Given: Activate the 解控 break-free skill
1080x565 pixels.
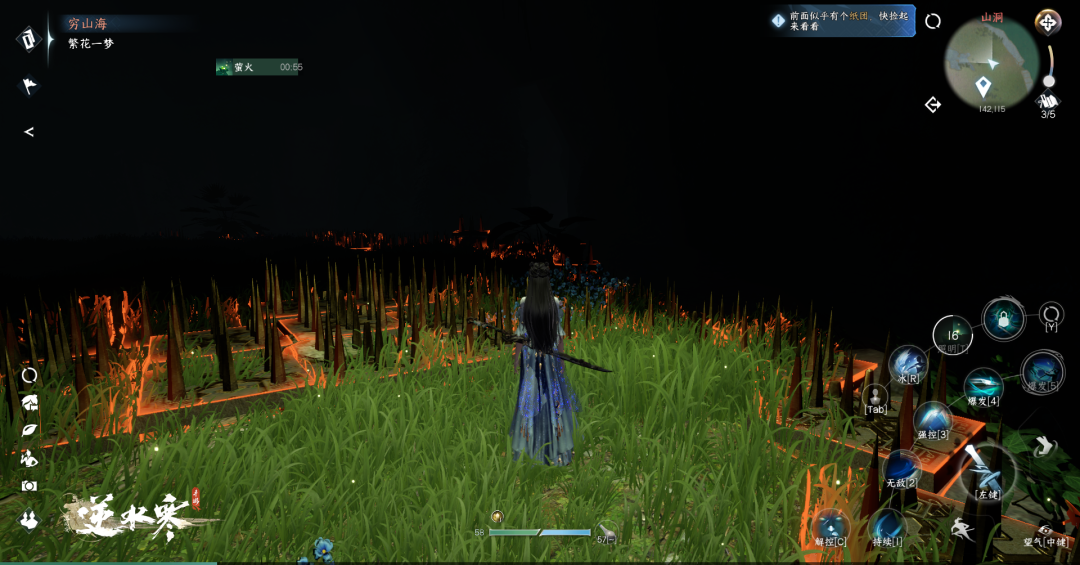Looking at the screenshot, I should (830, 525).
